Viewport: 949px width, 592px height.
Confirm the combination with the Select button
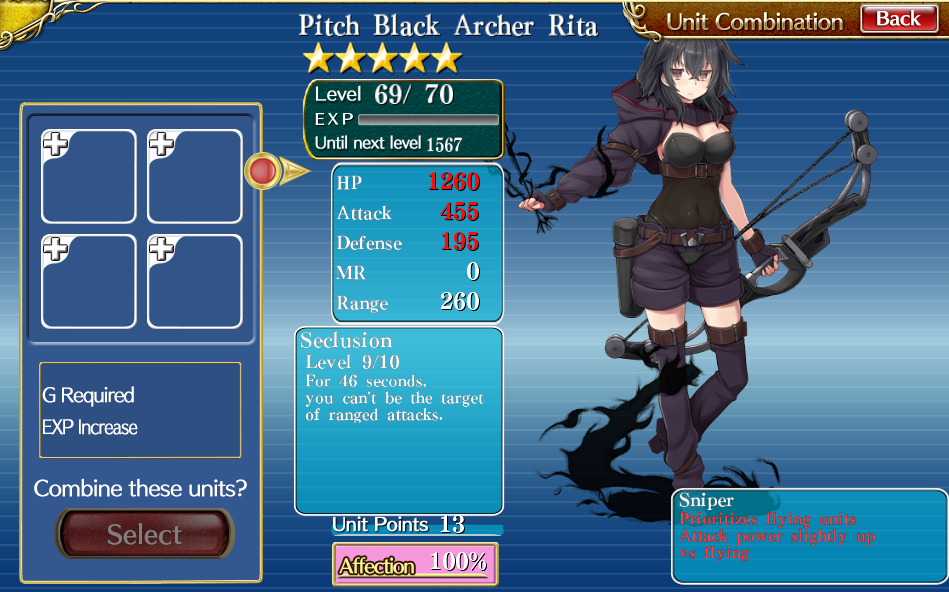tap(144, 534)
